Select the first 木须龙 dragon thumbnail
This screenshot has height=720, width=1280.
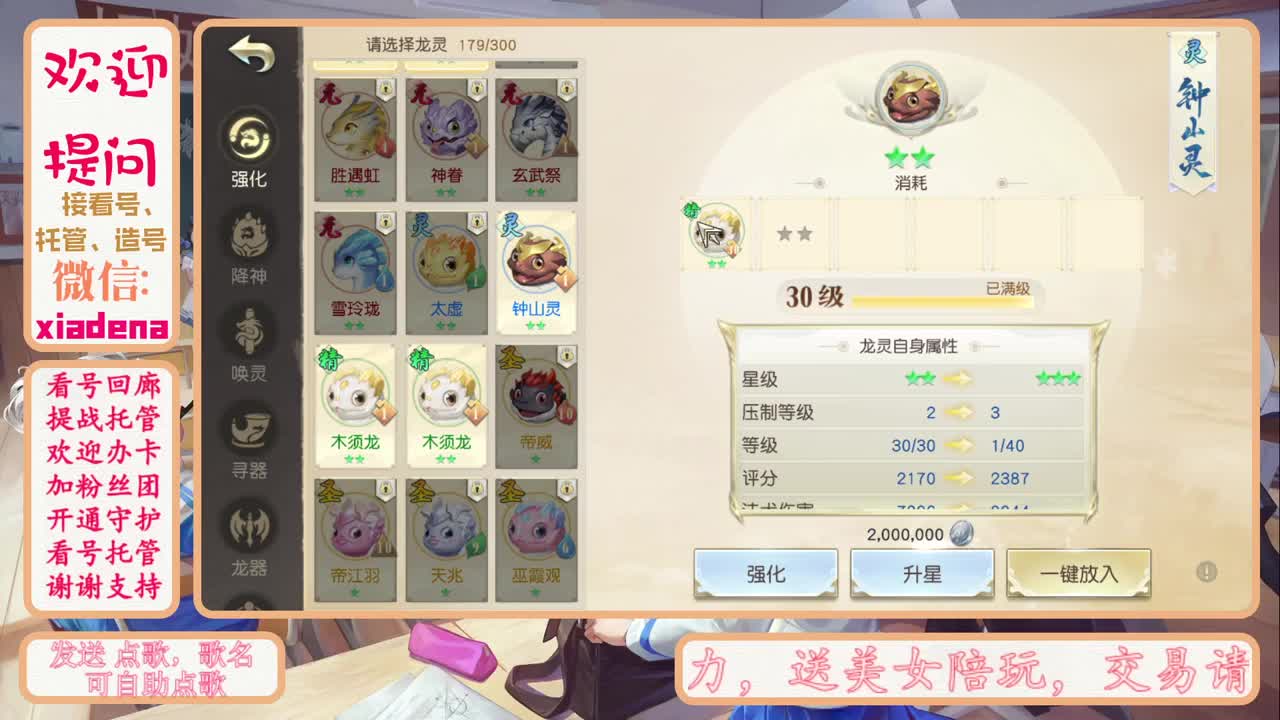click(x=355, y=400)
